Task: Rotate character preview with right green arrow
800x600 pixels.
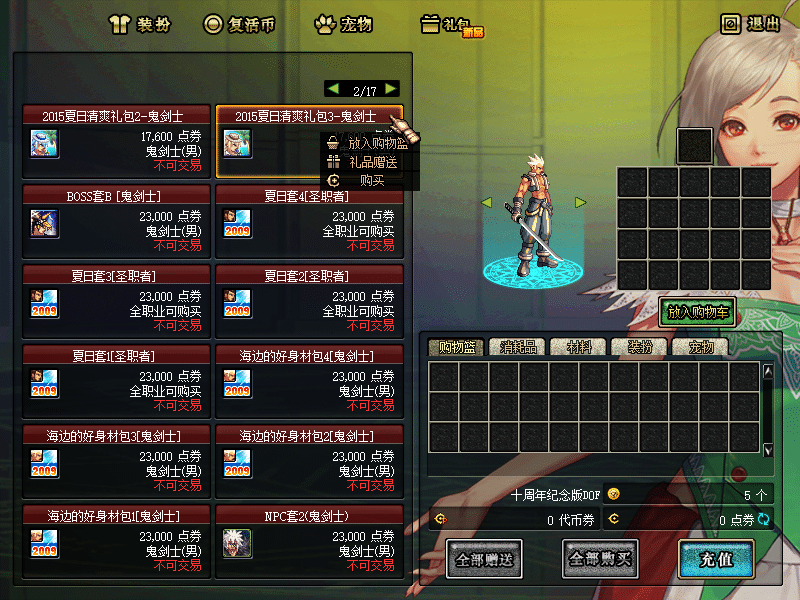Action: point(580,203)
